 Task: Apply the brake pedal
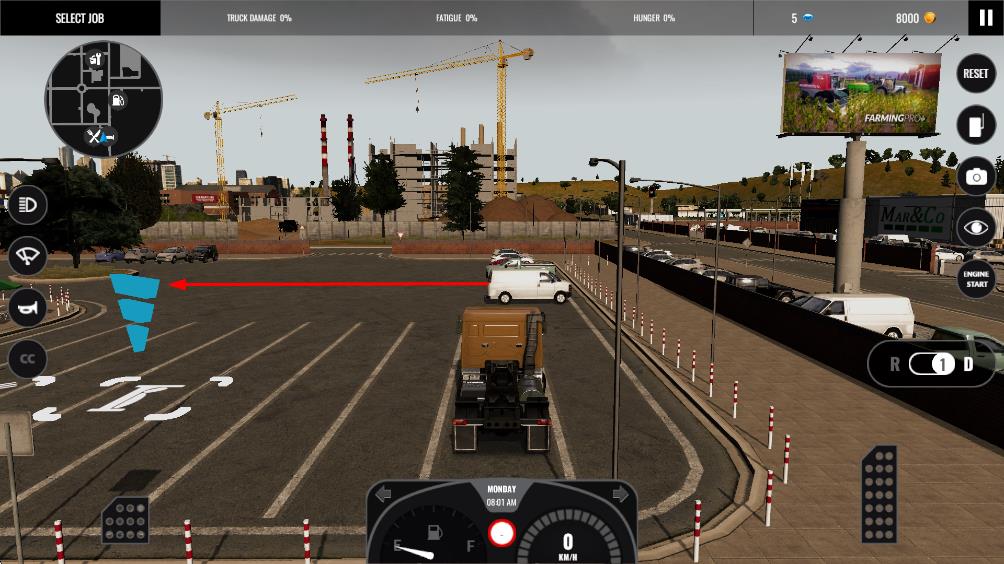point(126,520)
